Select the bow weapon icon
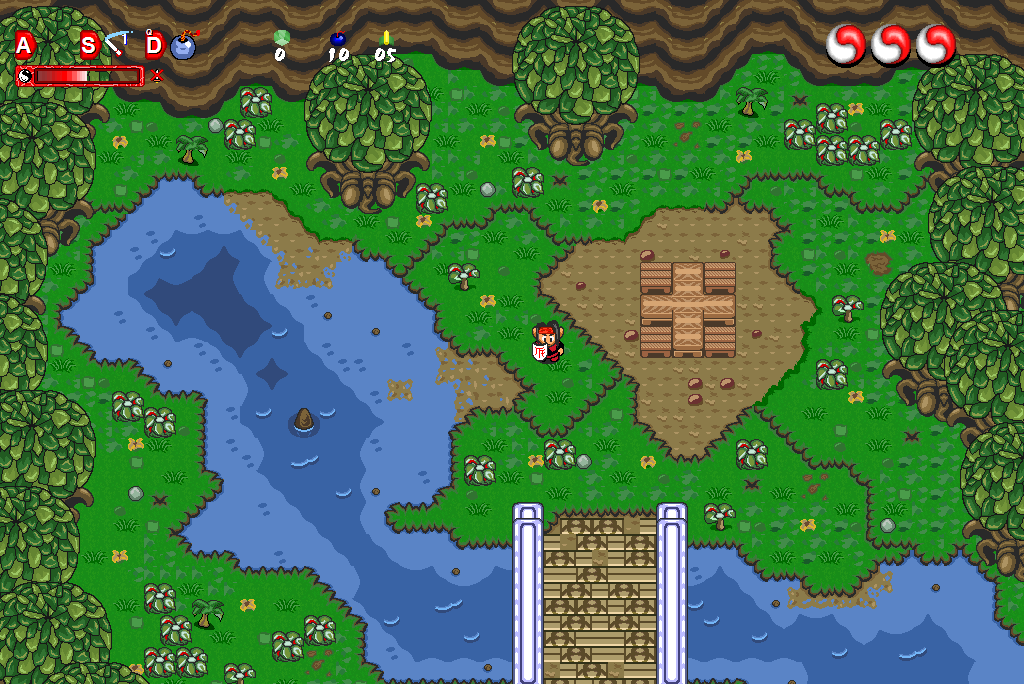The image size is (1024, 684). [118, 44]
